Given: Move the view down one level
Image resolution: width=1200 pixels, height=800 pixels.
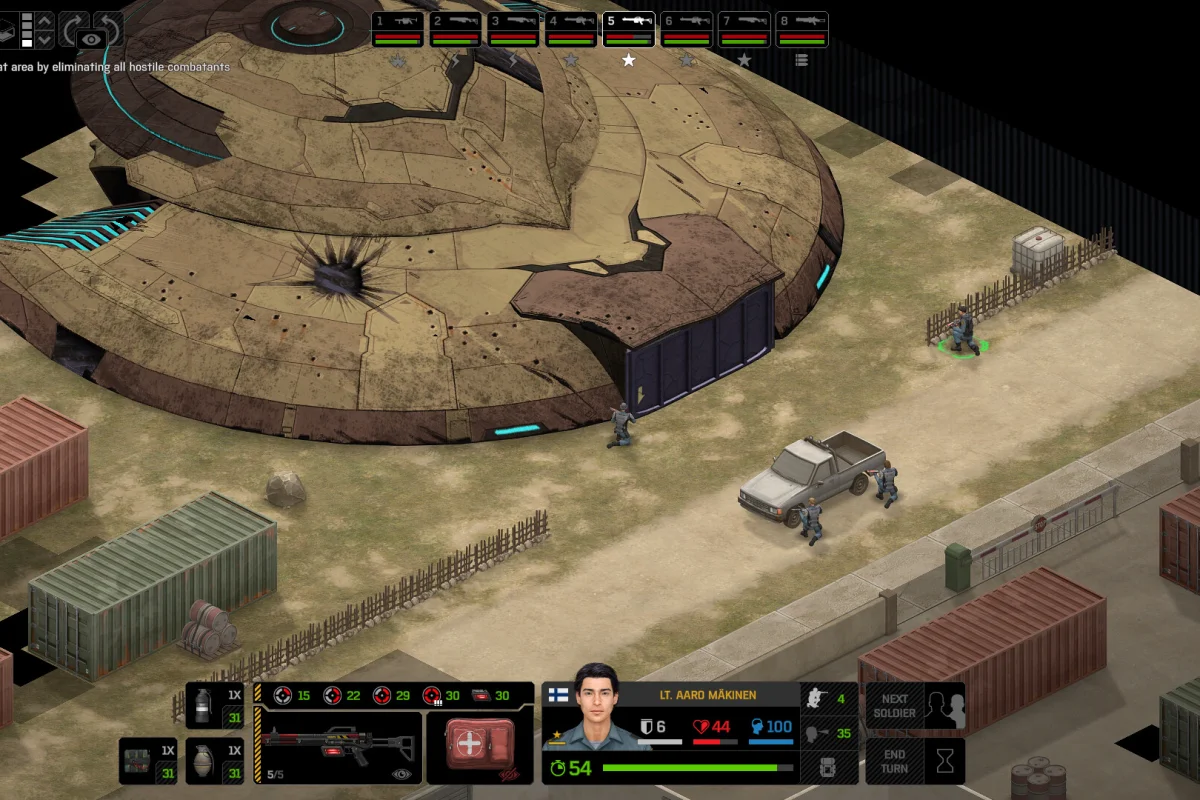Looking at the screenshot, I should [44, 40].
